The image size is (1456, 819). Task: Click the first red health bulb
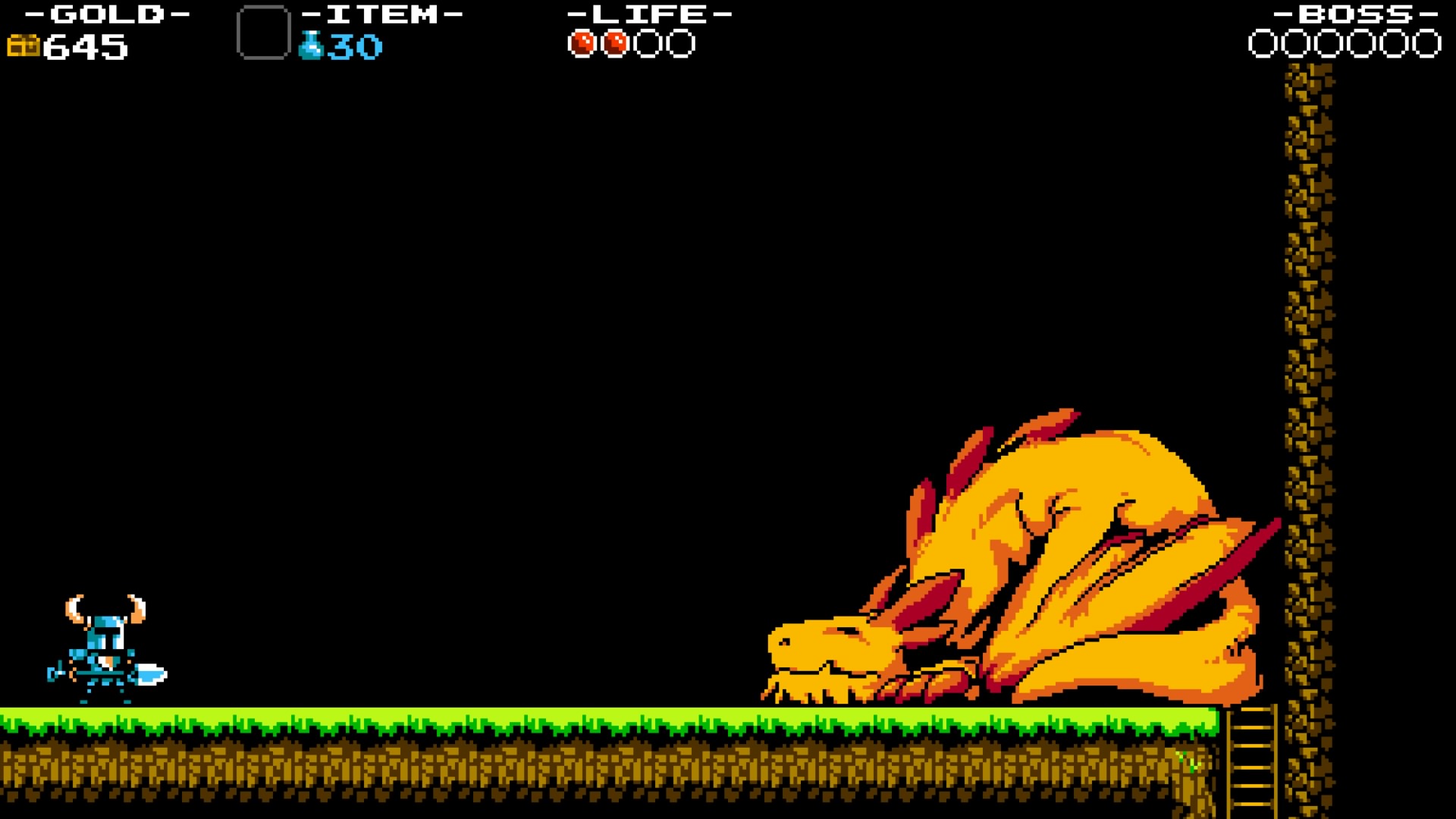(584, 43)
